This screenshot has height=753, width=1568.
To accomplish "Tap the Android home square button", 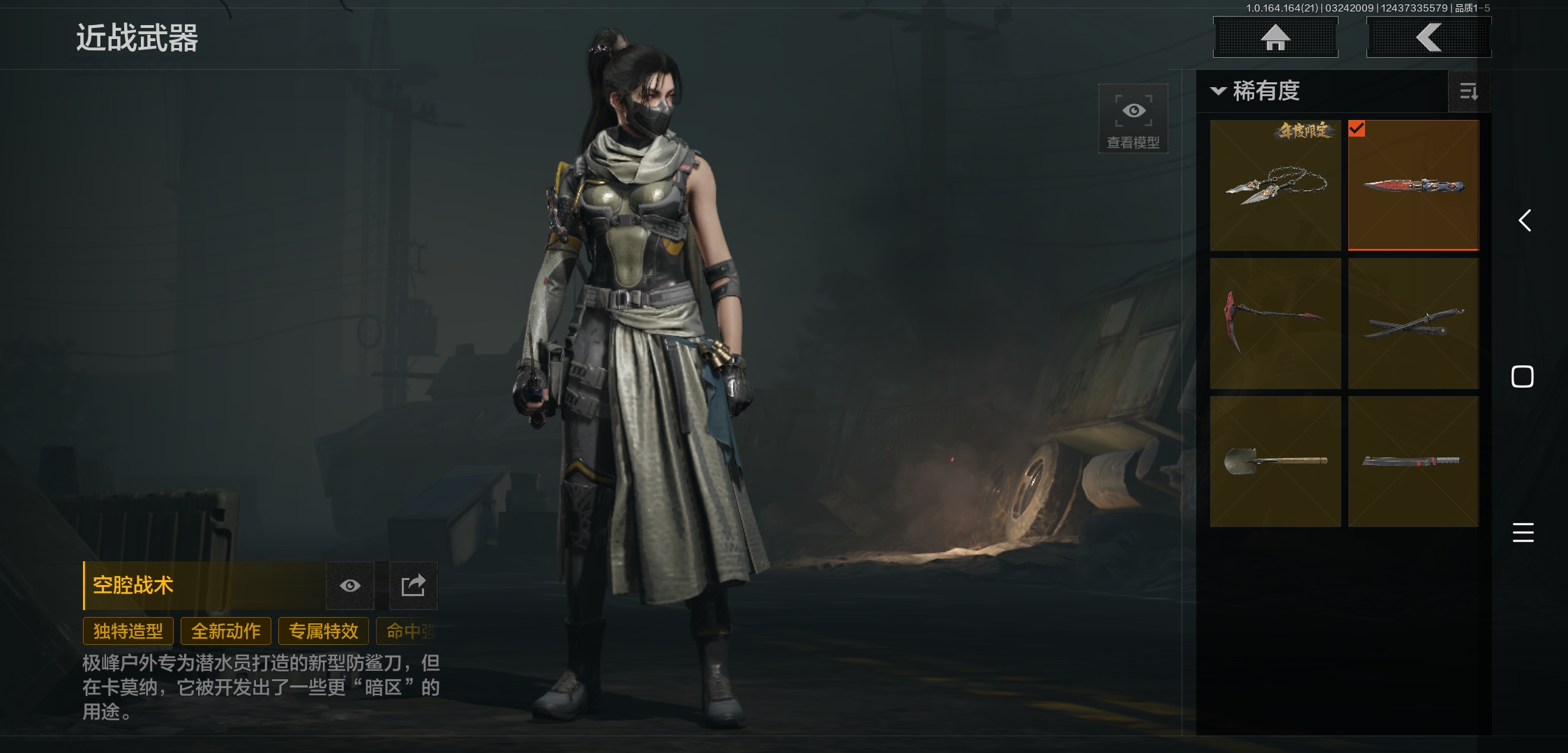I will click(x=1522, y=376).
